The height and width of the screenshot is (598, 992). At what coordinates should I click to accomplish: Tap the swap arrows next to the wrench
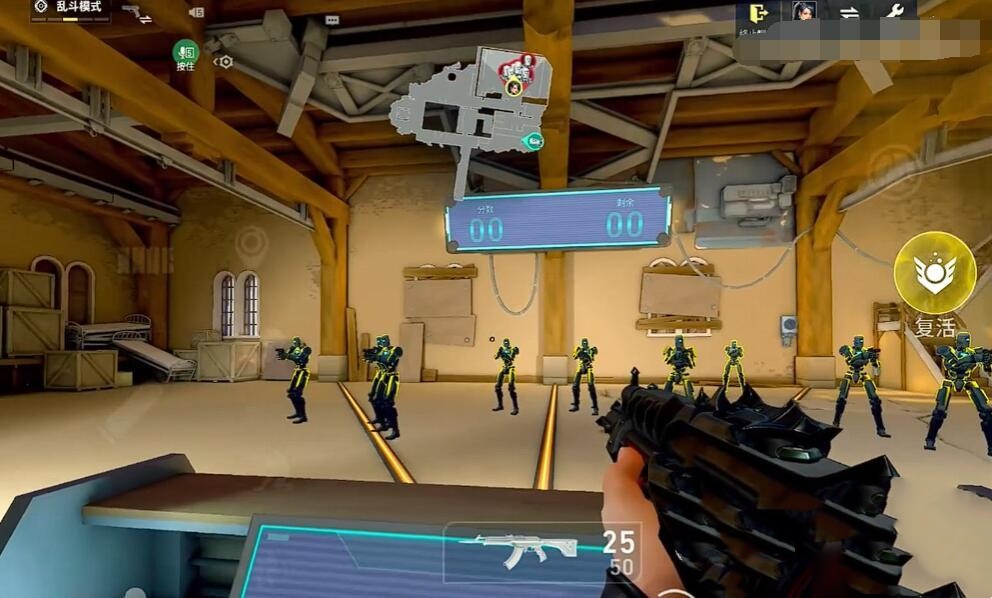coord(849,13)
